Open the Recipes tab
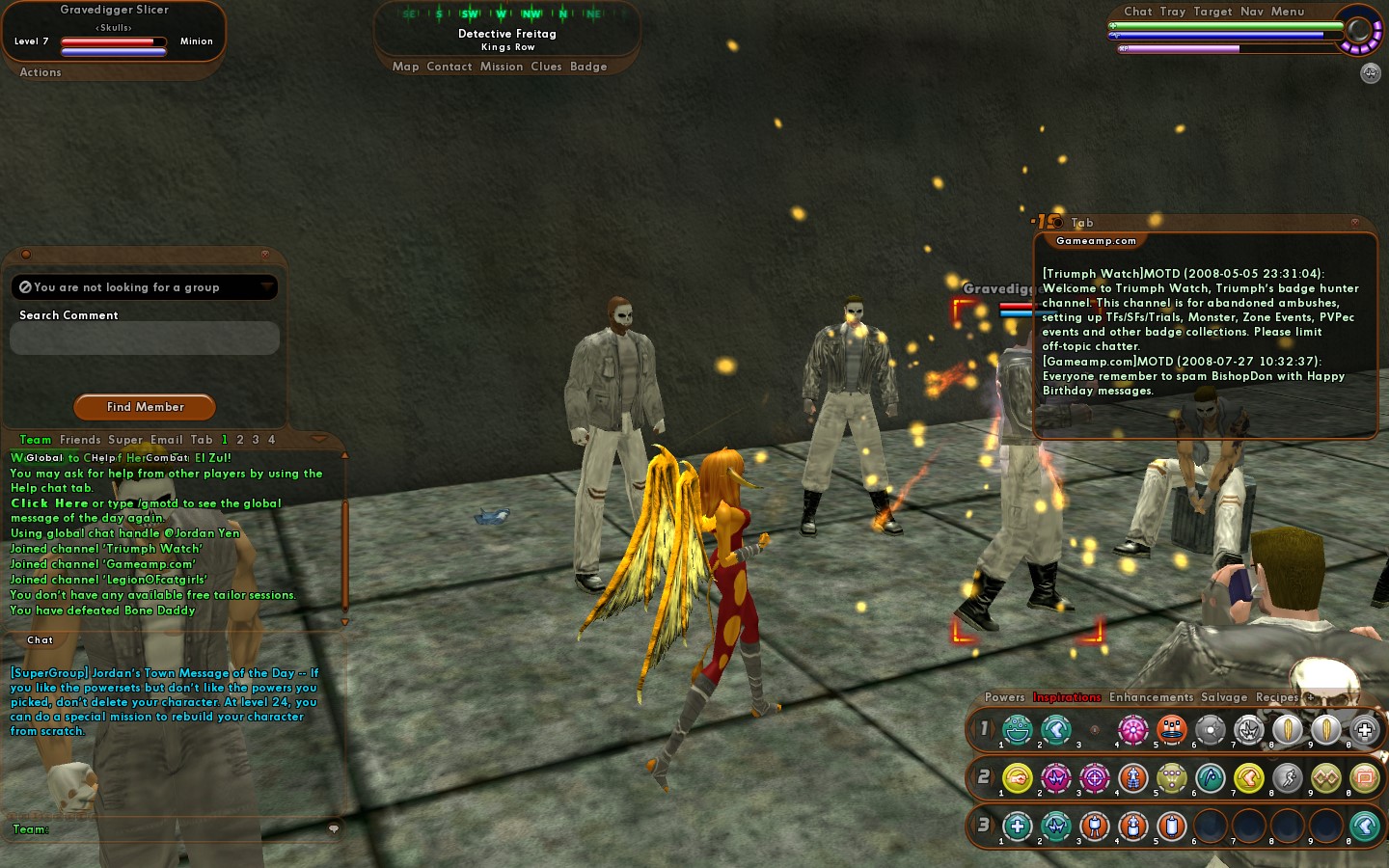This screenshot has width=1389, height=868. [1277, 697]
